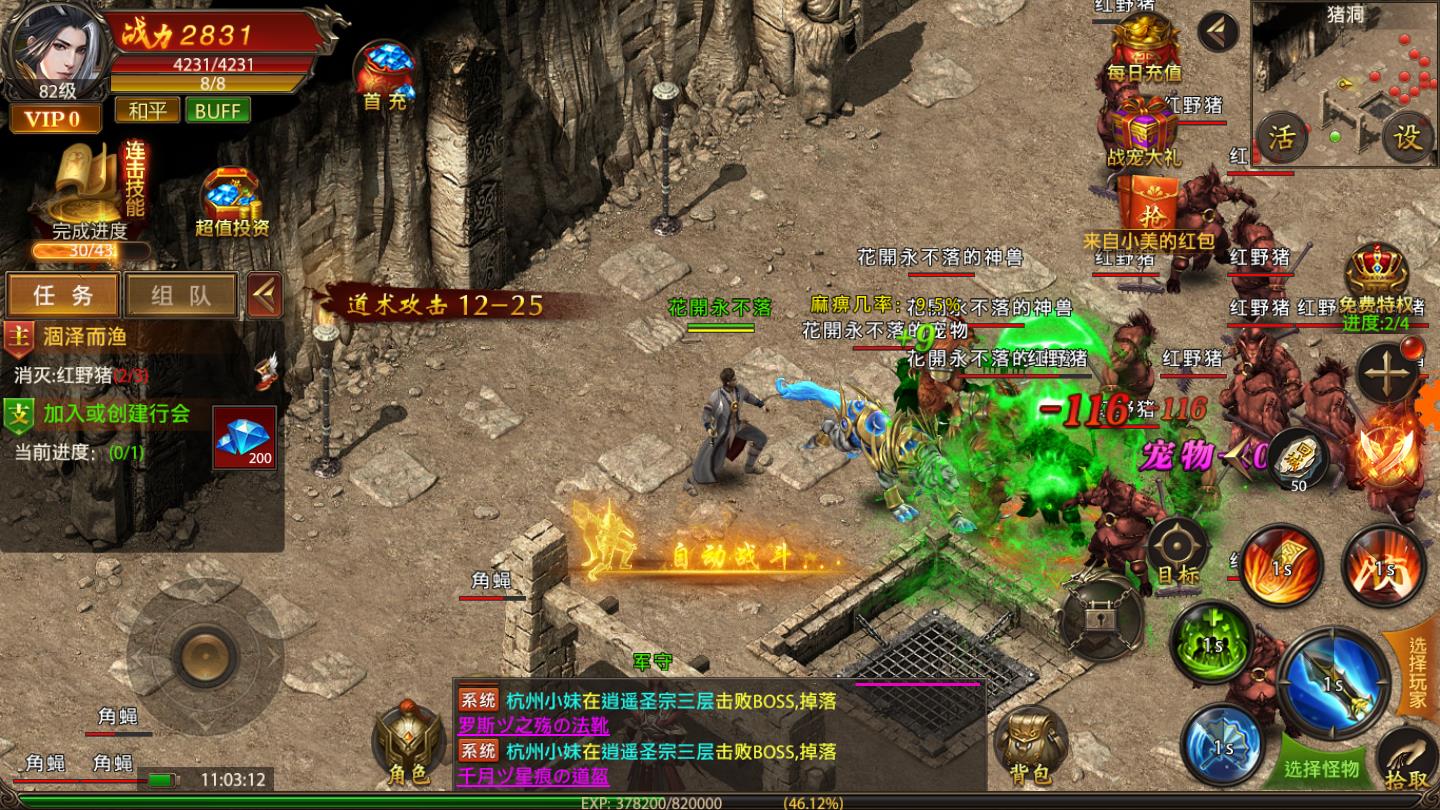The width and height of the screenshot is (1440, 810).
Task: Click the VIP 0 badge
Action: click(55, 119)
